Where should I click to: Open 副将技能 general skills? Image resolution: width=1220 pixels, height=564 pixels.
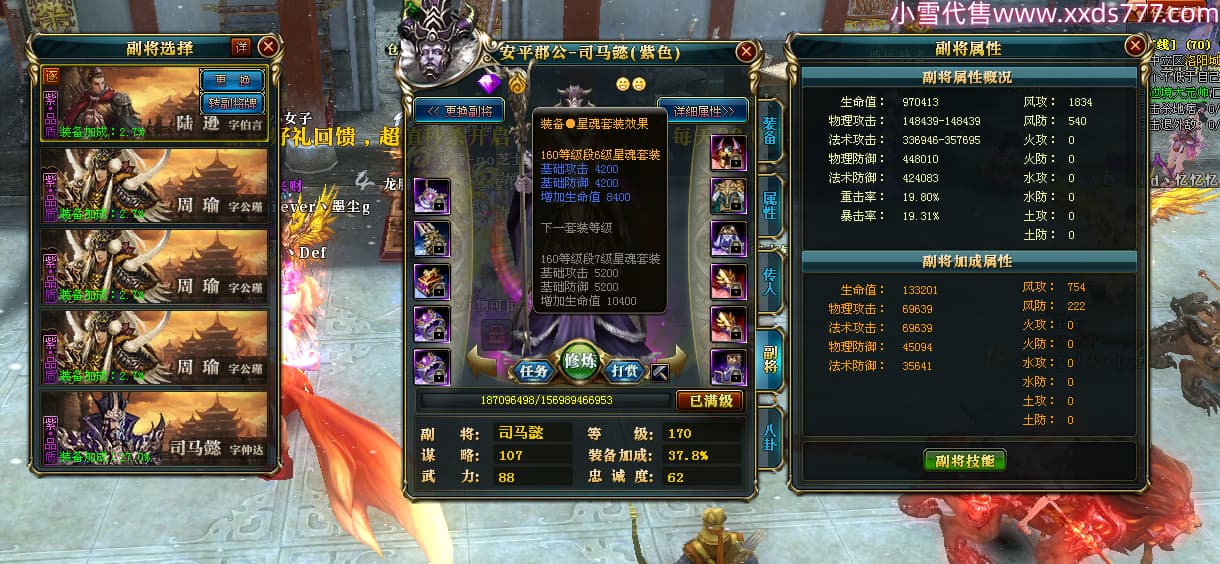pyautogui.click(x=964, y=460)
